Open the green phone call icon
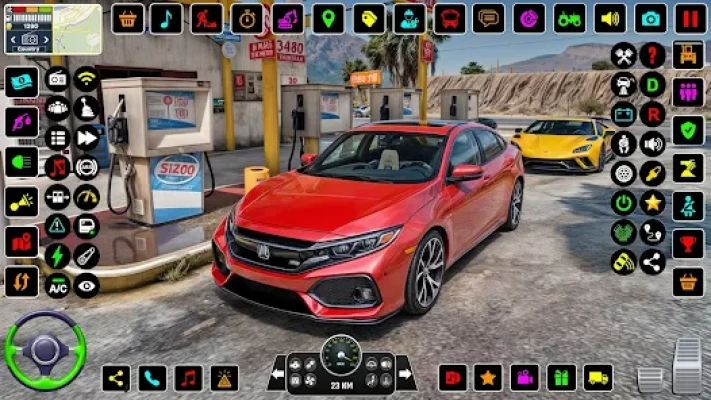 [x=152, y=378]
